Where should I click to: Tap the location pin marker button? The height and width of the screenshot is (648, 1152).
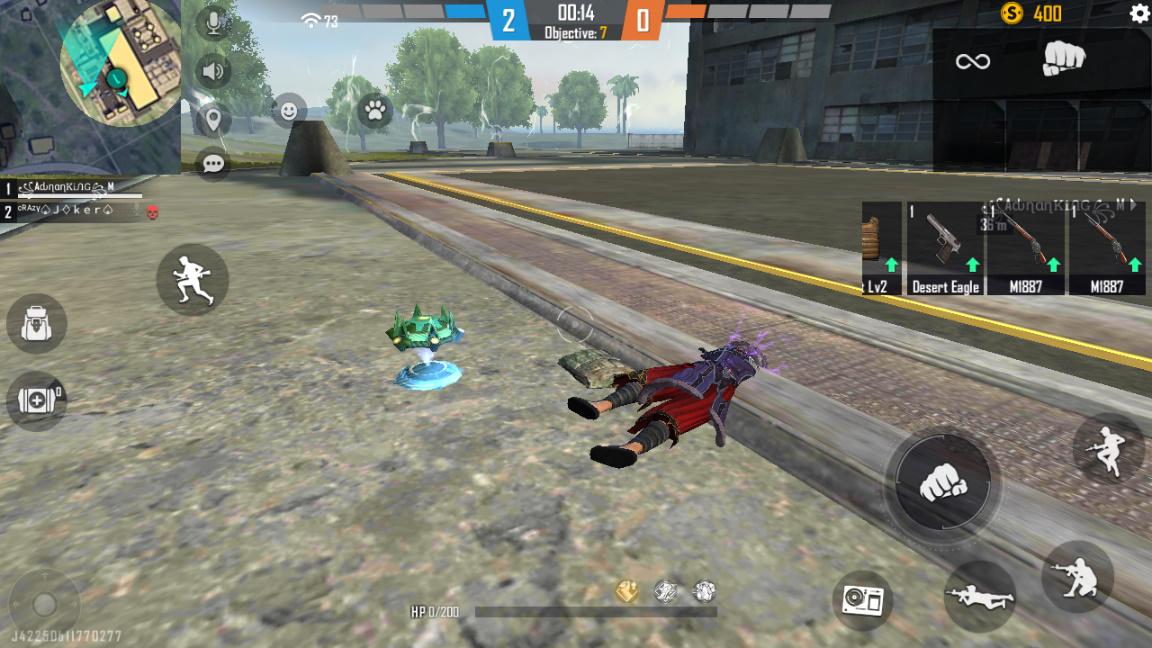[213, 120]
